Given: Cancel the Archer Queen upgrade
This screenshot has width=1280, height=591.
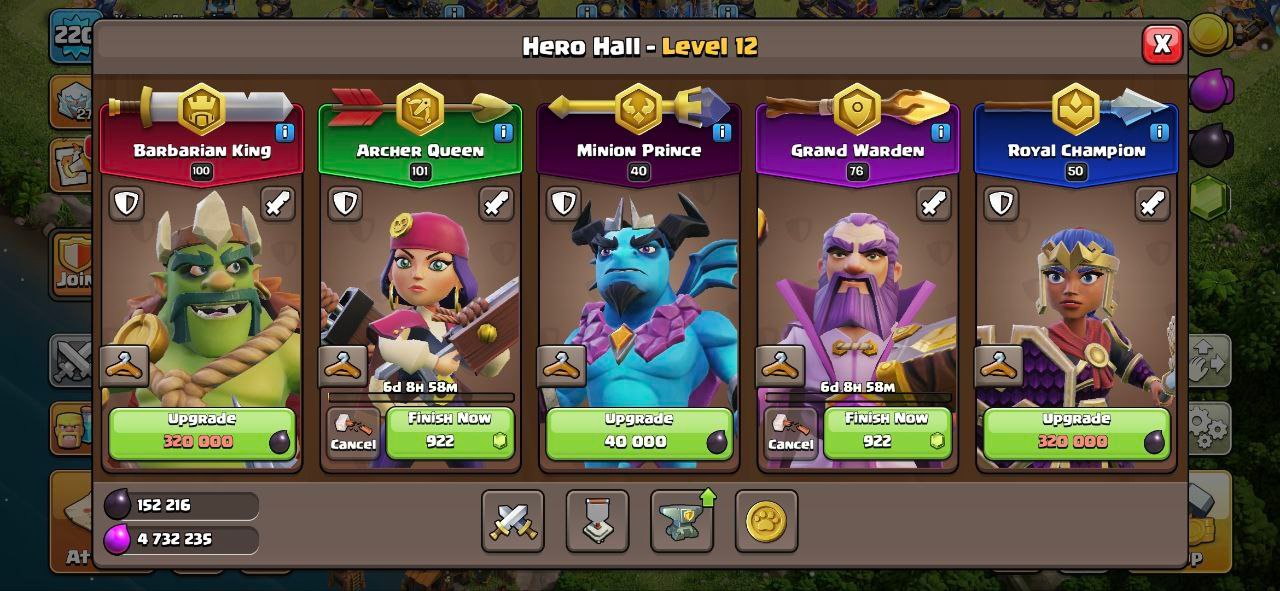Looking at the screenshot, I should [x=353, y=434].
